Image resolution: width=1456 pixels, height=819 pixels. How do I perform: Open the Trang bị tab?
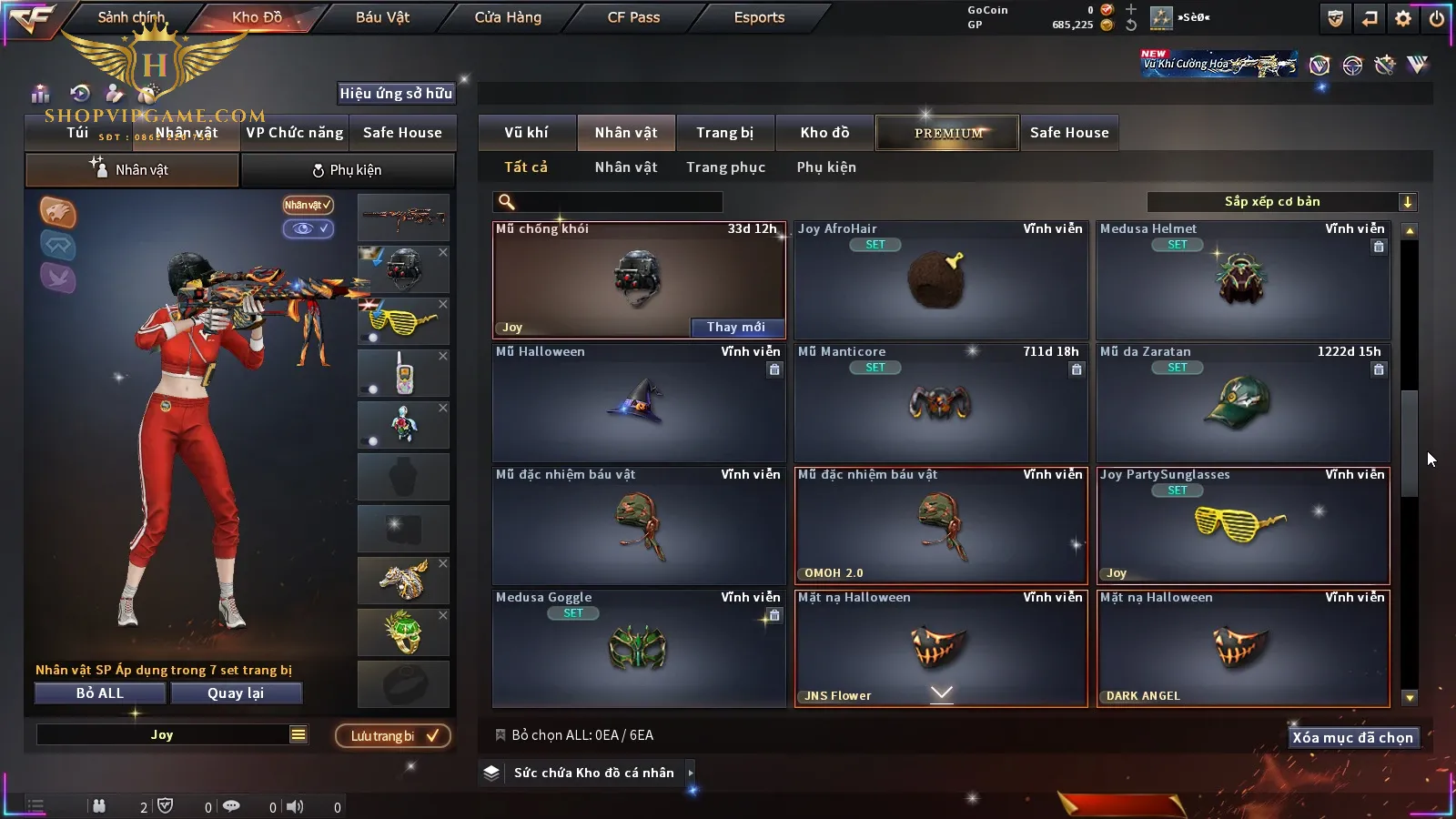724,133
